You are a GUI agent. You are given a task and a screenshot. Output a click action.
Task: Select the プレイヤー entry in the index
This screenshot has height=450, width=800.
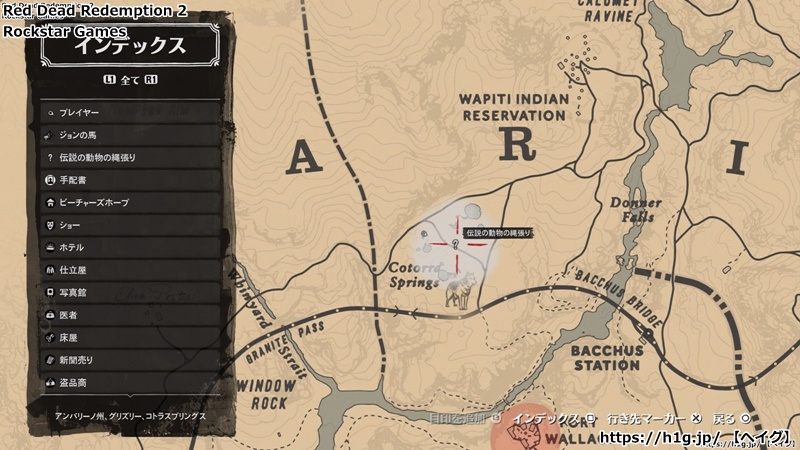[x=128, y=112]
